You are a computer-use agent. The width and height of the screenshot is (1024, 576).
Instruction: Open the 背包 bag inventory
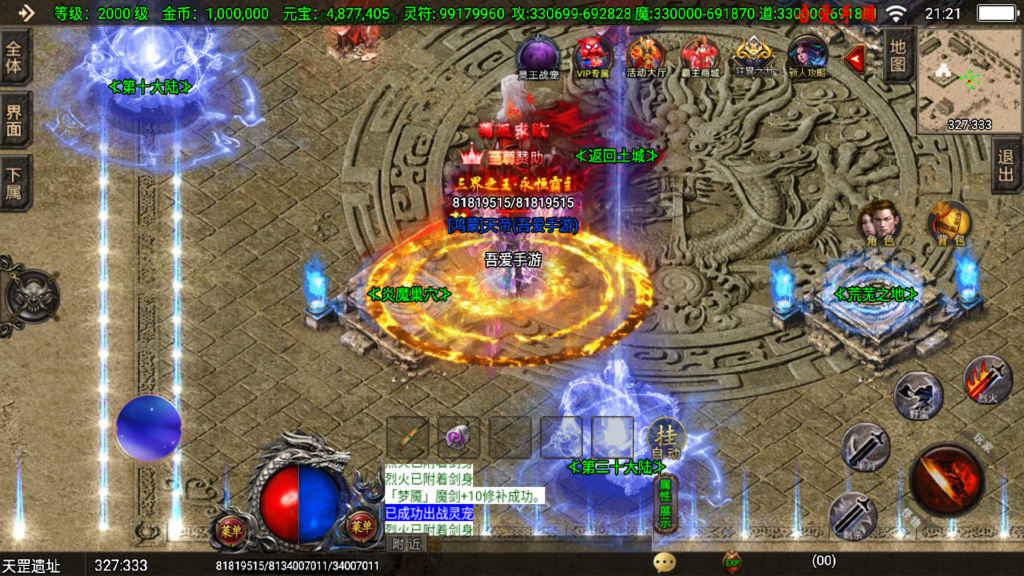(947, 223)
